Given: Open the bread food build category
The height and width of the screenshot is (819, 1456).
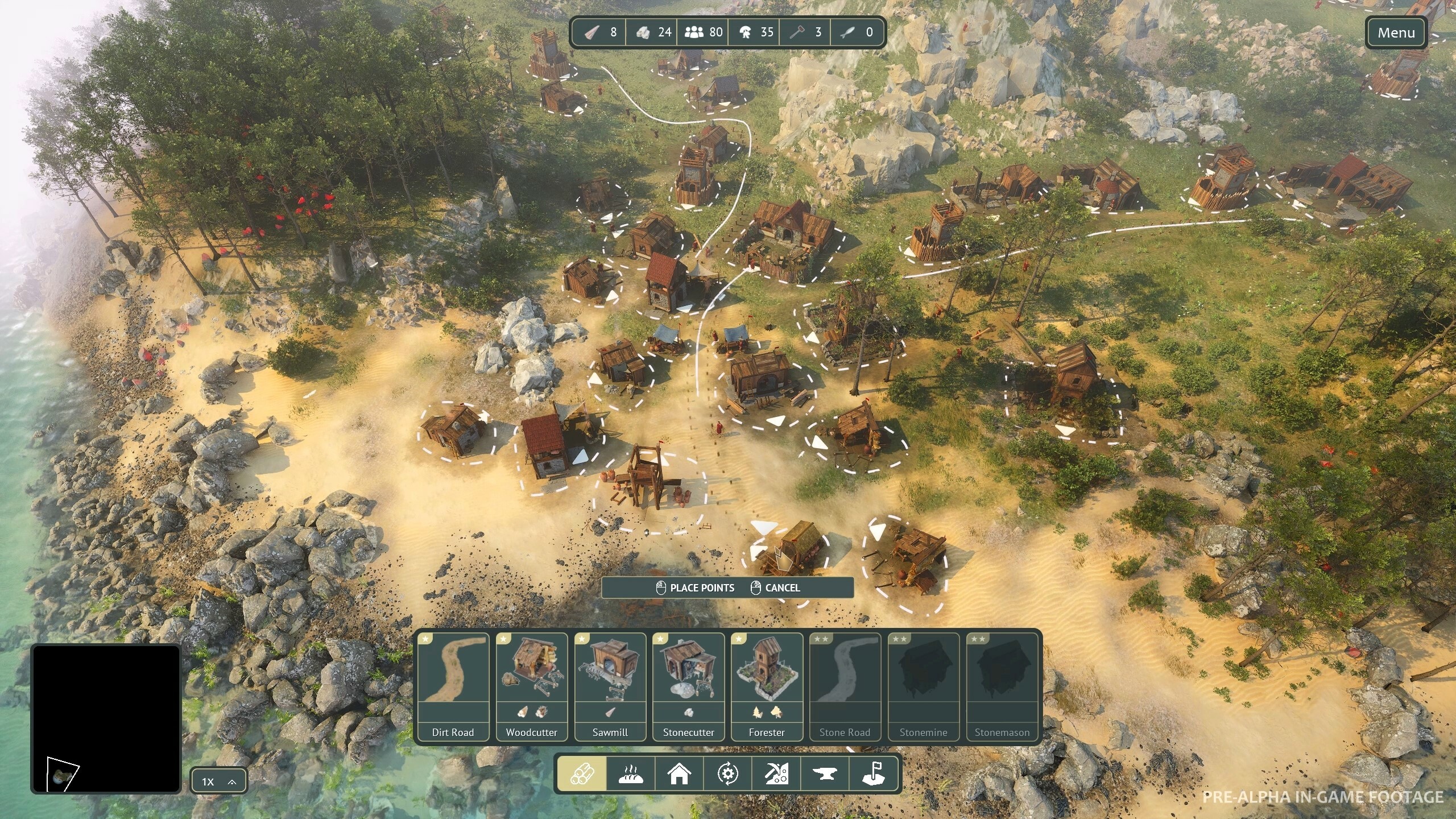Looking at the screenshot, I should (x=630, y=773).
